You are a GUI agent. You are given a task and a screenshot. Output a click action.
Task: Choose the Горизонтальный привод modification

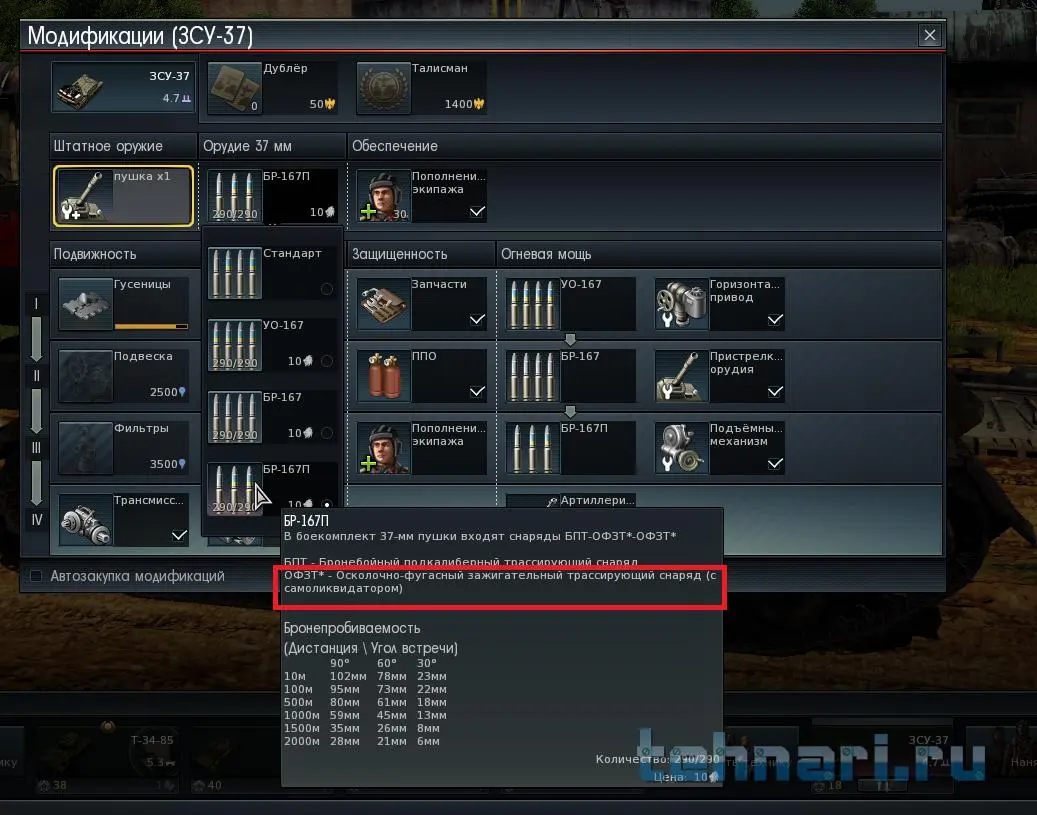click(x=720, y=304)
